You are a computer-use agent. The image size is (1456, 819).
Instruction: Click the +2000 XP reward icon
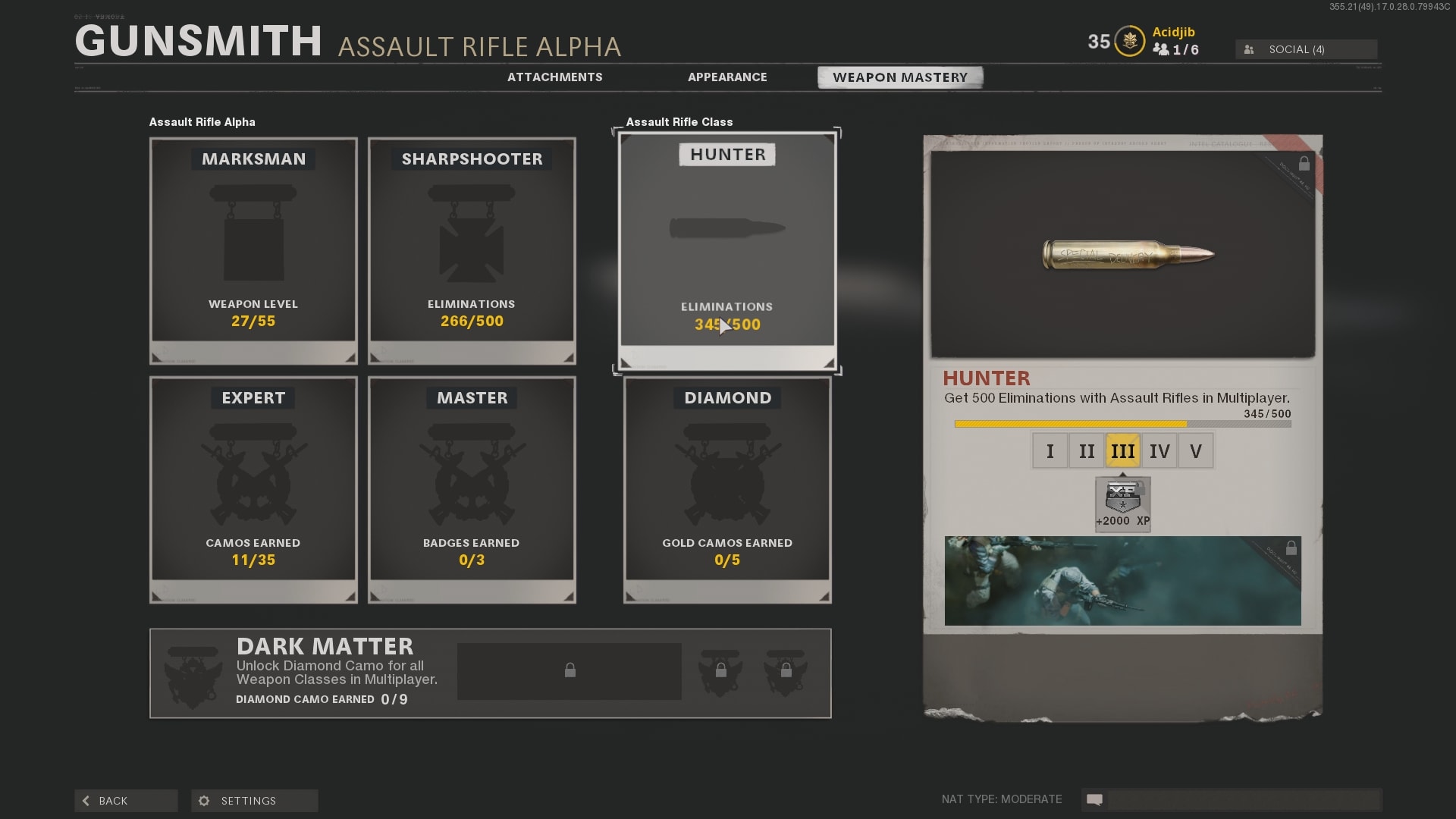[x=1122, y=504]
